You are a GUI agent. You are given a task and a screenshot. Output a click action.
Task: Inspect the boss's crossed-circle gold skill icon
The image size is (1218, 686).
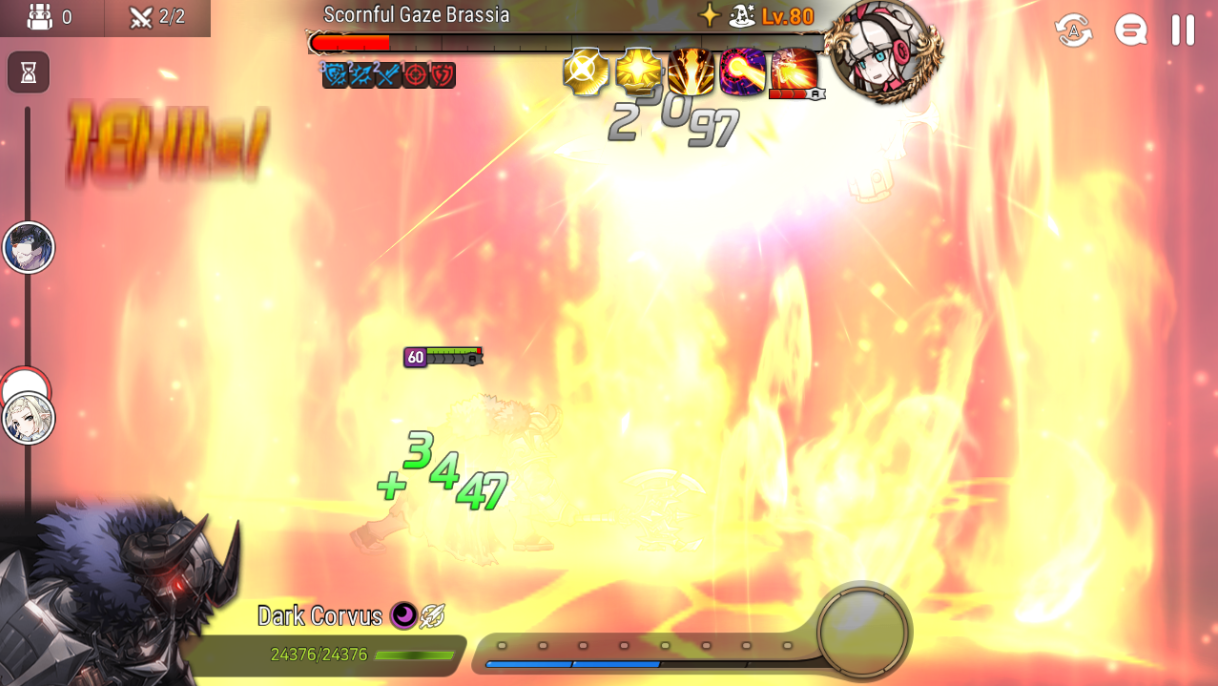587,72
